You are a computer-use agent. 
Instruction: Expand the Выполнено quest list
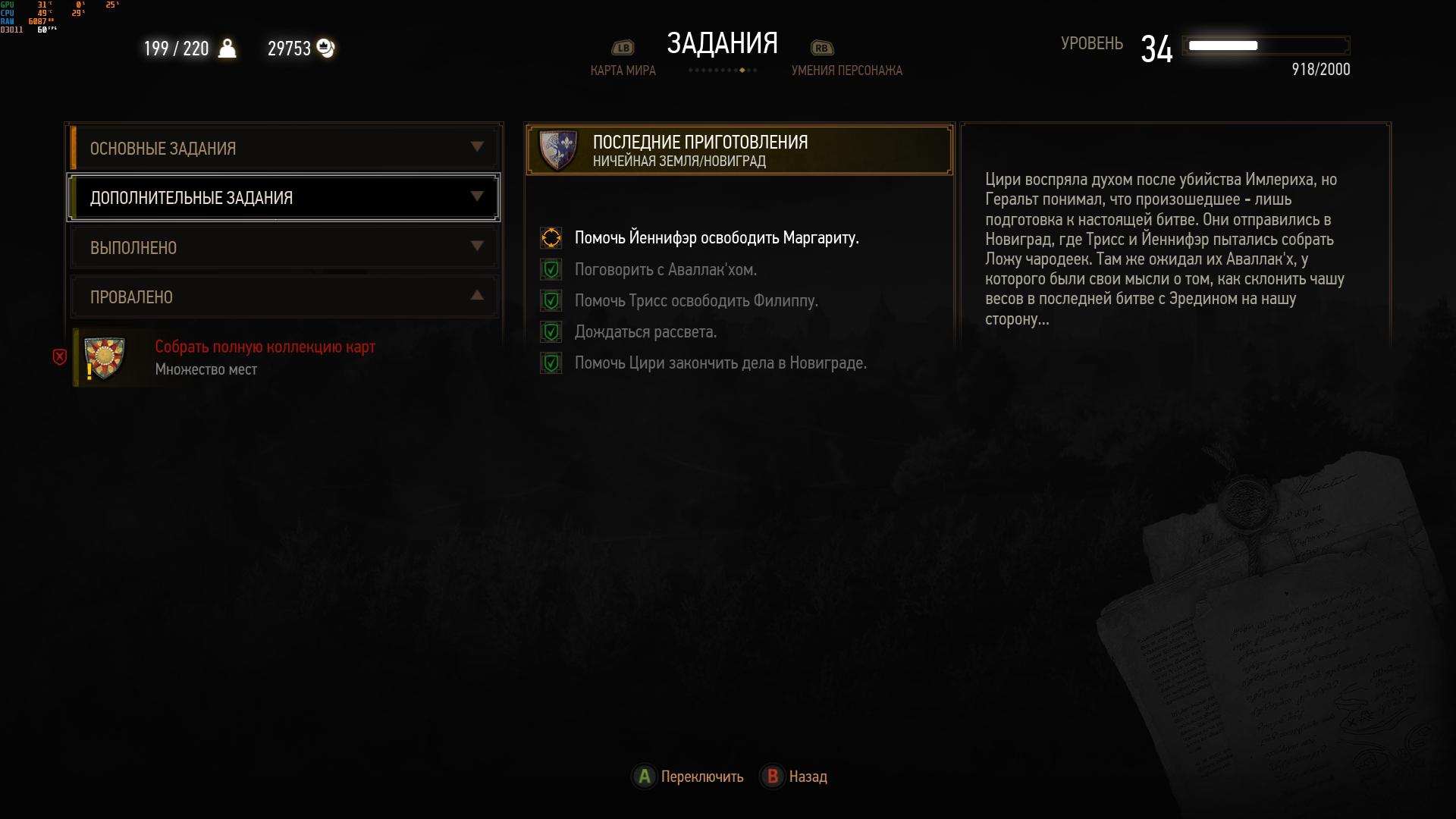(284, 247)
